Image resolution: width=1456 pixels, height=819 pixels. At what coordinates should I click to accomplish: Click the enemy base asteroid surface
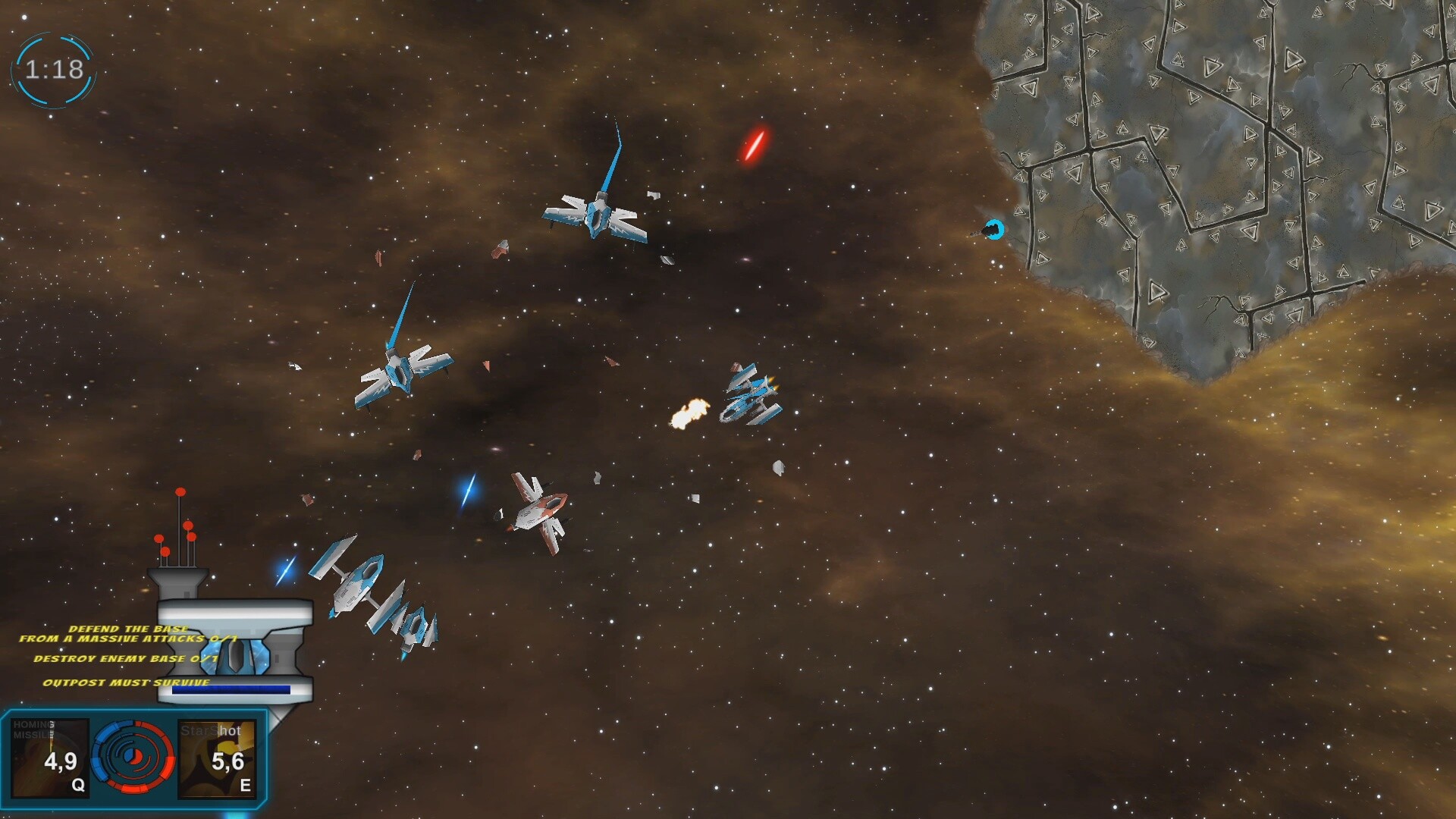1213,152
